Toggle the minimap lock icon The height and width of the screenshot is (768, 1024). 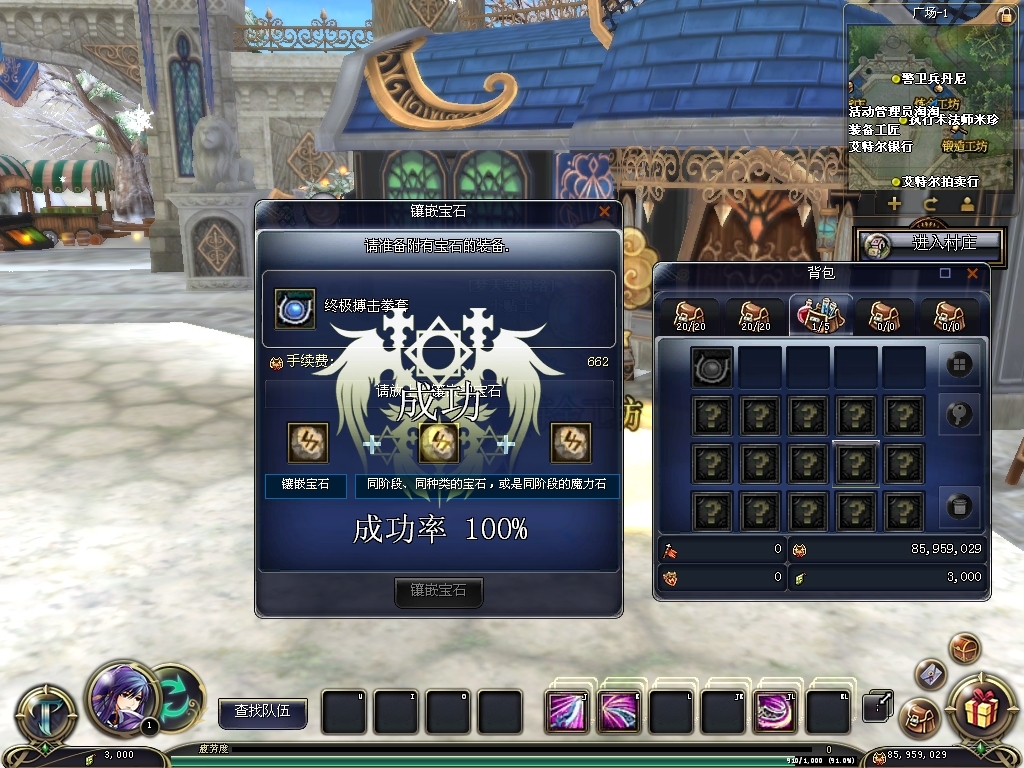[x=1005, y=15]
